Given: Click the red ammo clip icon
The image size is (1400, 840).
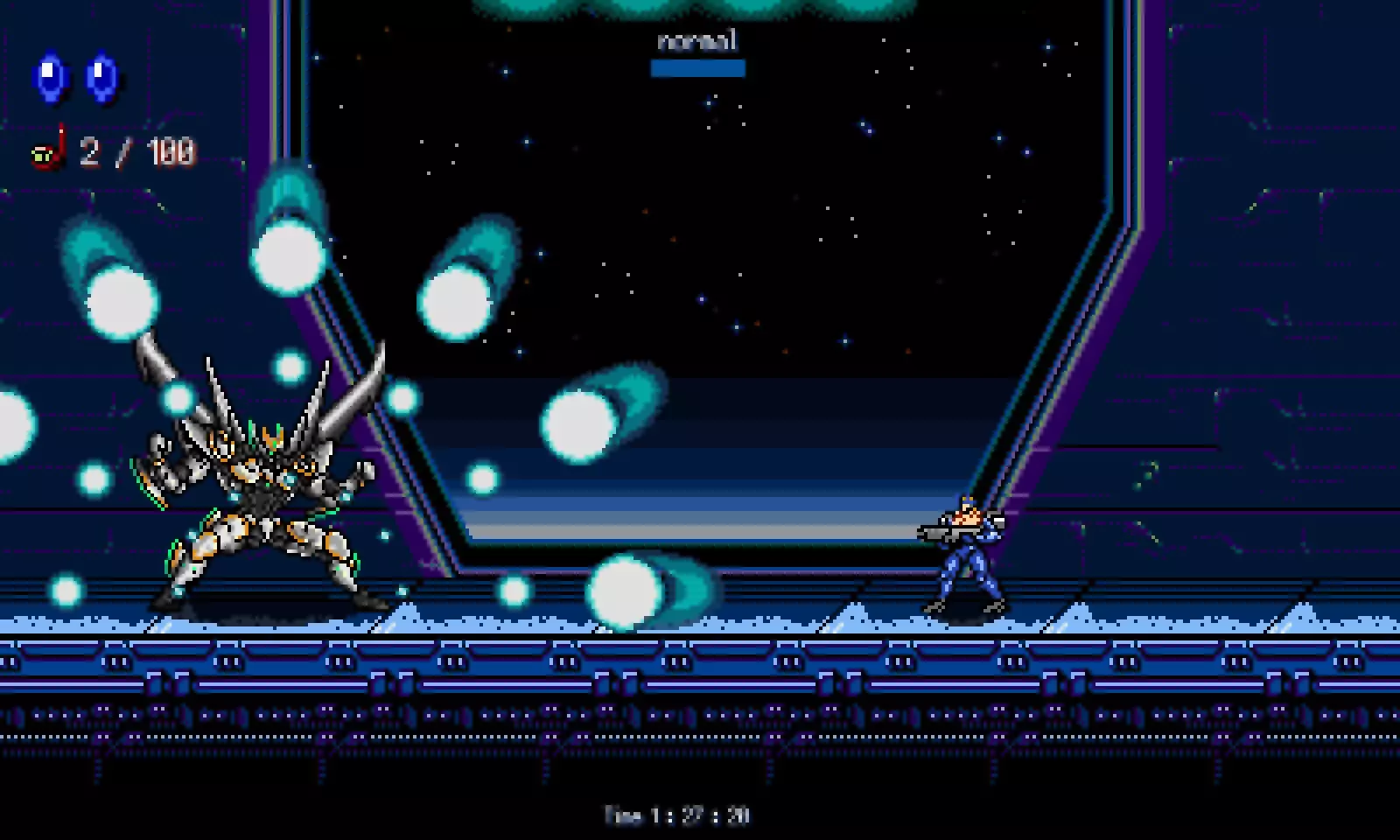Looking at the screenshot, I should click(48, 153).
